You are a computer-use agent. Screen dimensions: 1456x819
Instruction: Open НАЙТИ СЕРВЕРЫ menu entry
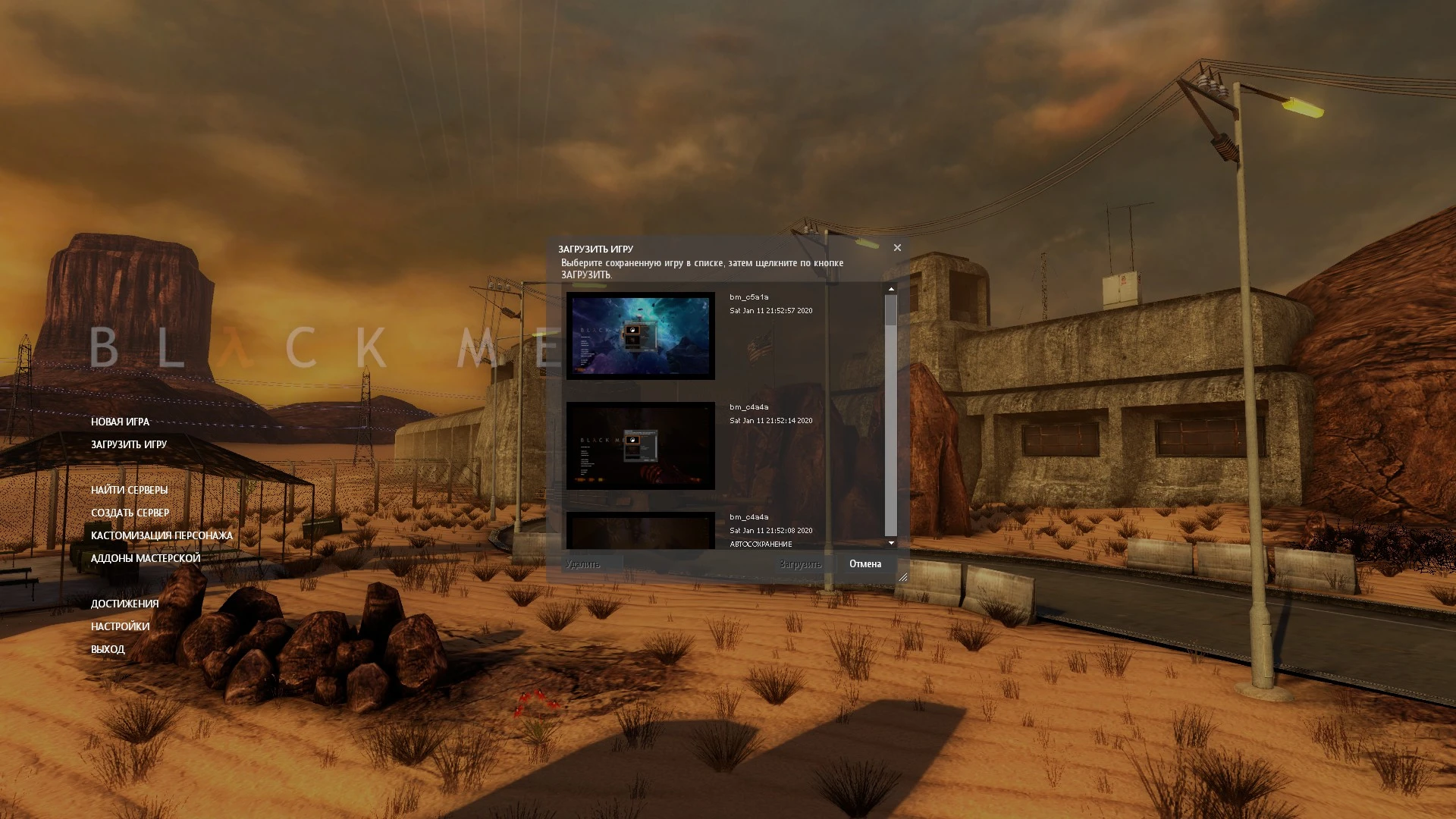coord(129,490)
